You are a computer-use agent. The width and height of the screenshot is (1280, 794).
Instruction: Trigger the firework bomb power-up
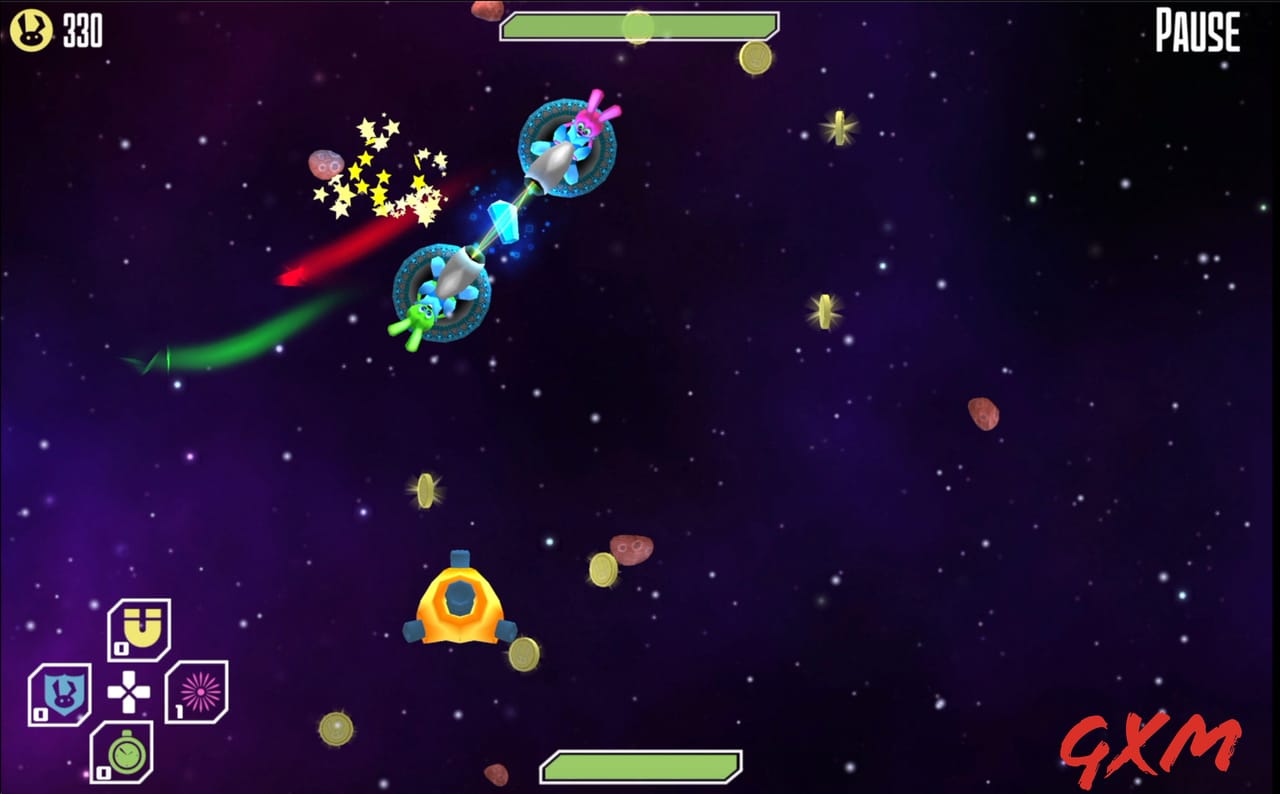[x=198, y=691]
